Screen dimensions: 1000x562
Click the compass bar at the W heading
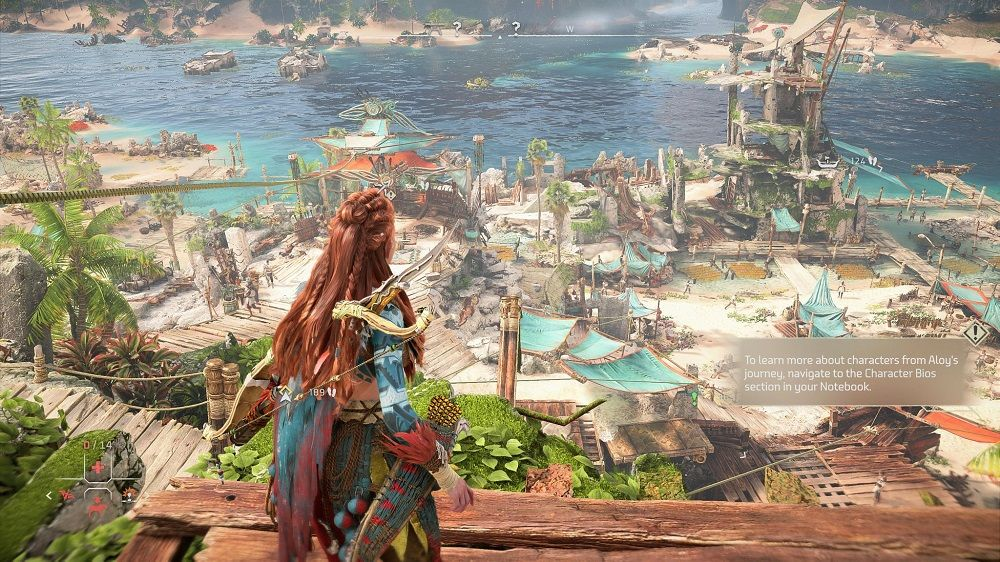click(x=570, y=29)
